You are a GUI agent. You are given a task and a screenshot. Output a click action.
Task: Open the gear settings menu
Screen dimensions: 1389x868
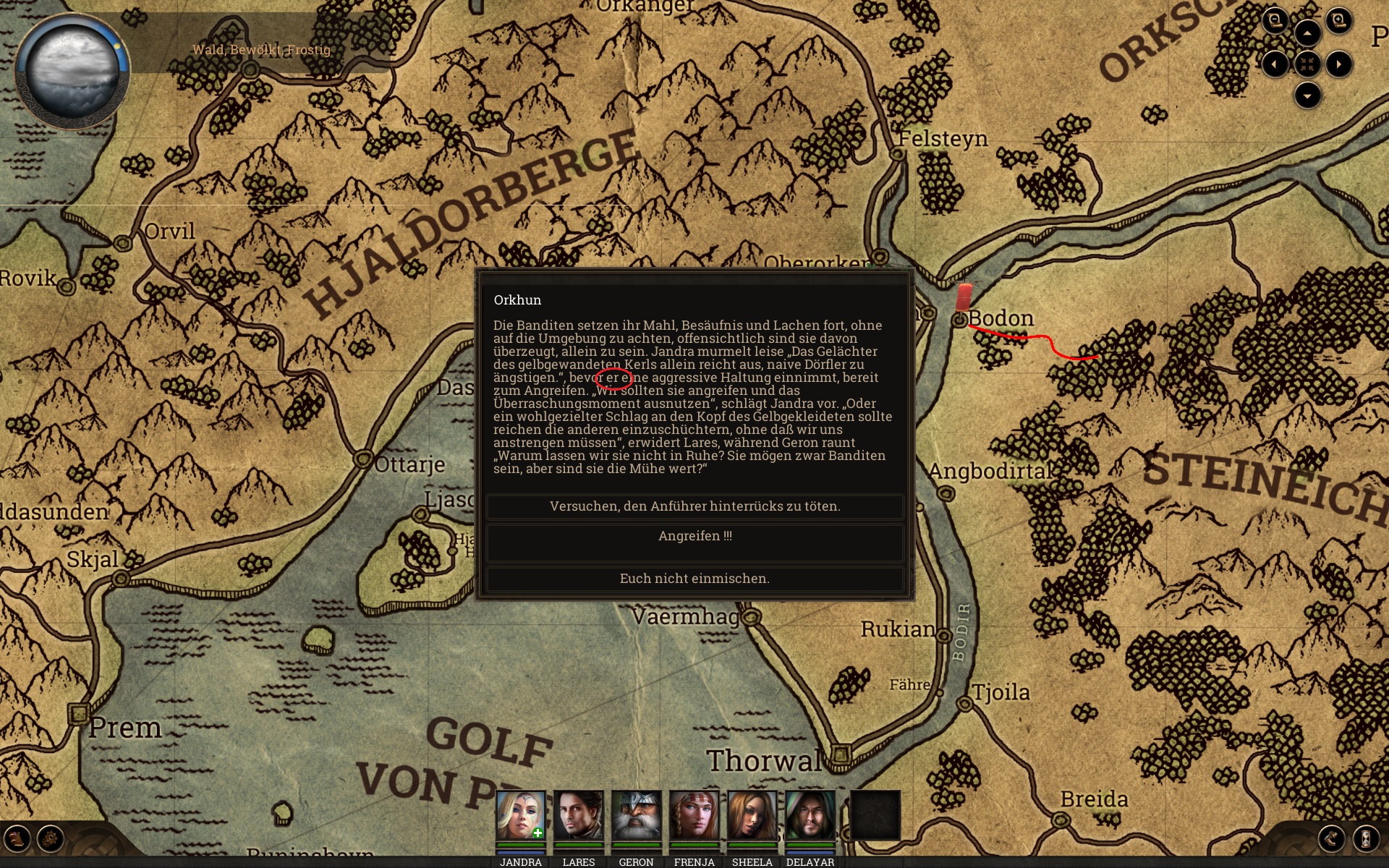[51, 839]
